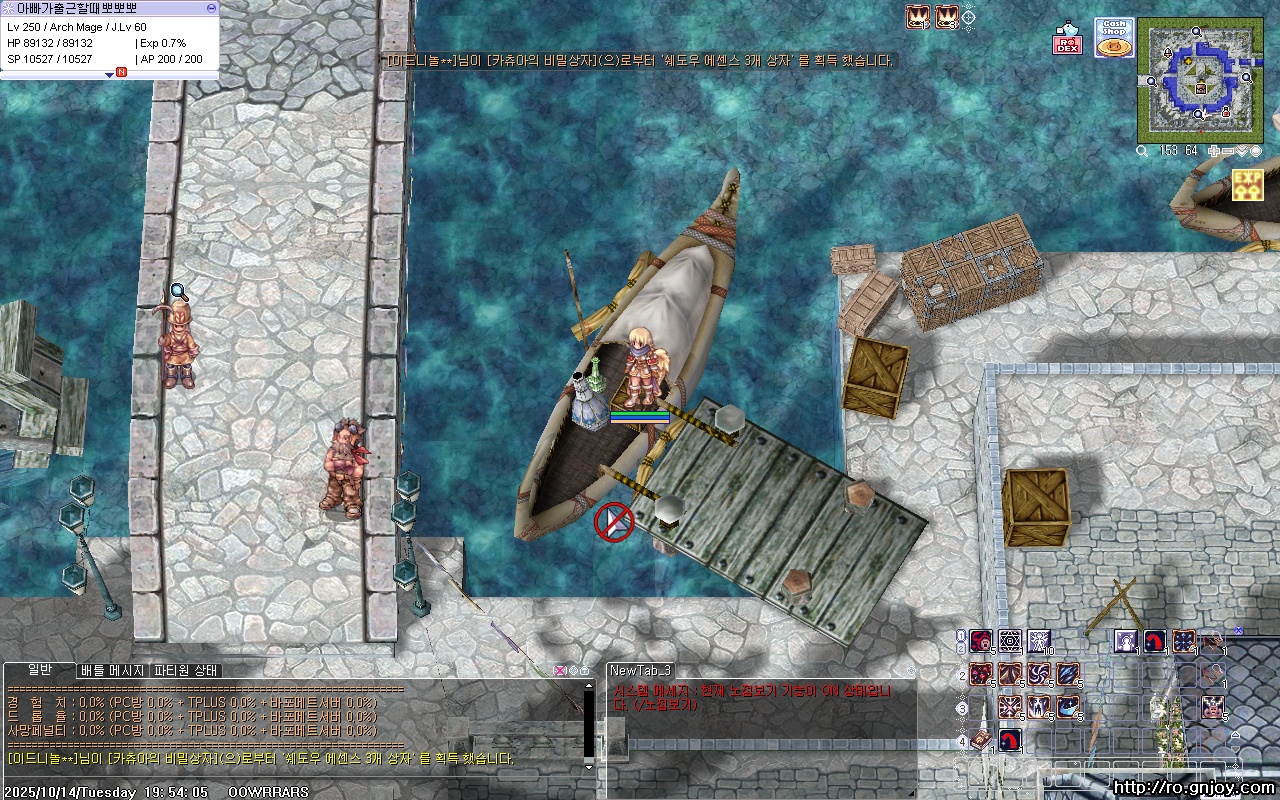Zoom out the minimap with minus button

point(1228,151)
